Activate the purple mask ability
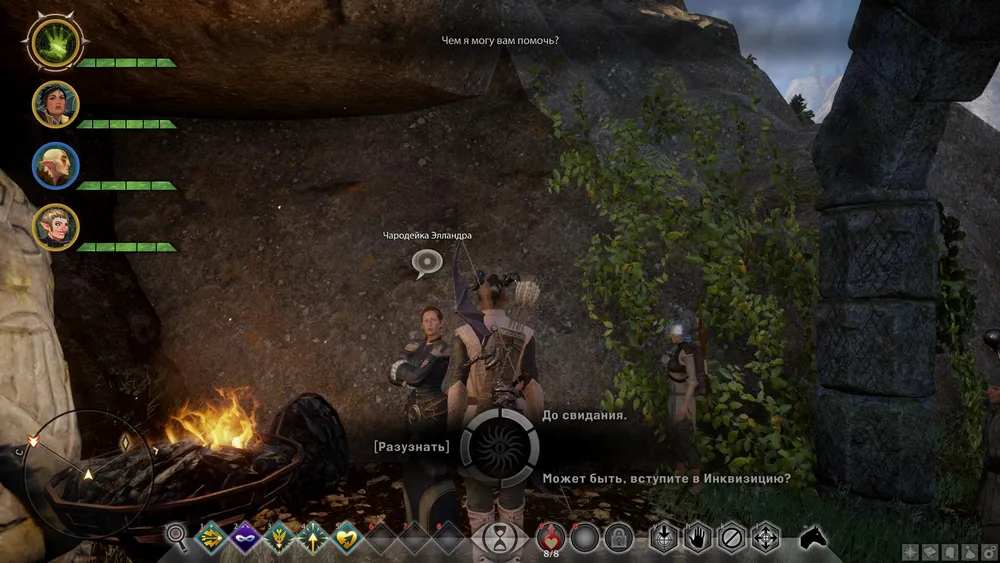The width and height of the screenshot is (1000, 563). pos(245,538)
